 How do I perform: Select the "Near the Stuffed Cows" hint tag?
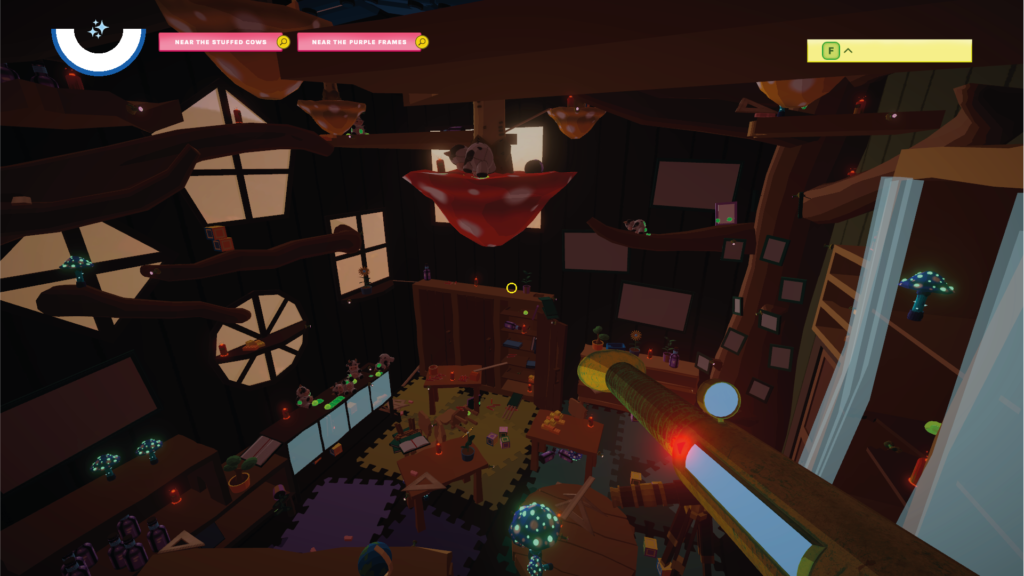[217, 42]
